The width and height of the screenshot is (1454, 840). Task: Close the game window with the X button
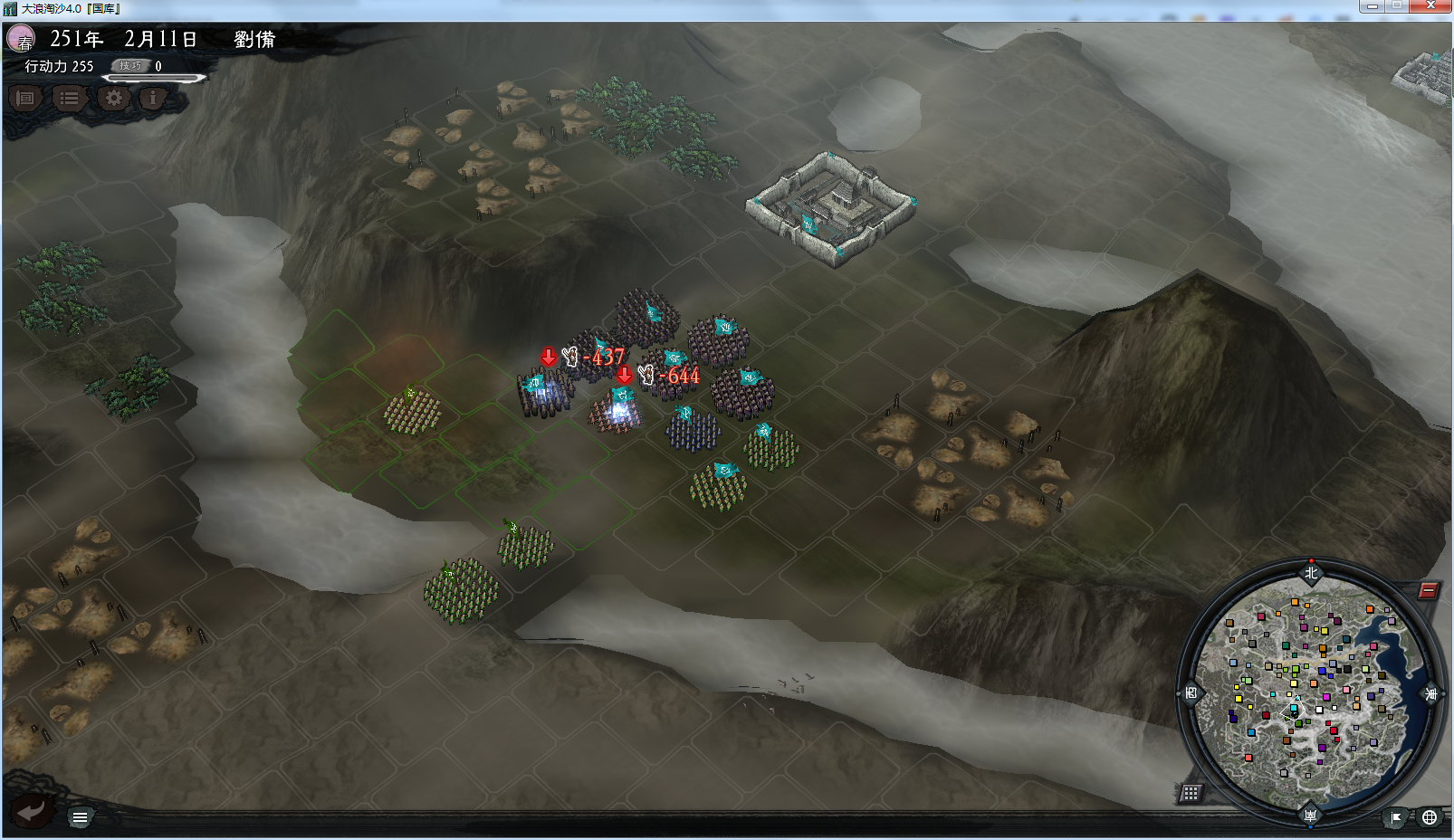tap(1430, 5)
